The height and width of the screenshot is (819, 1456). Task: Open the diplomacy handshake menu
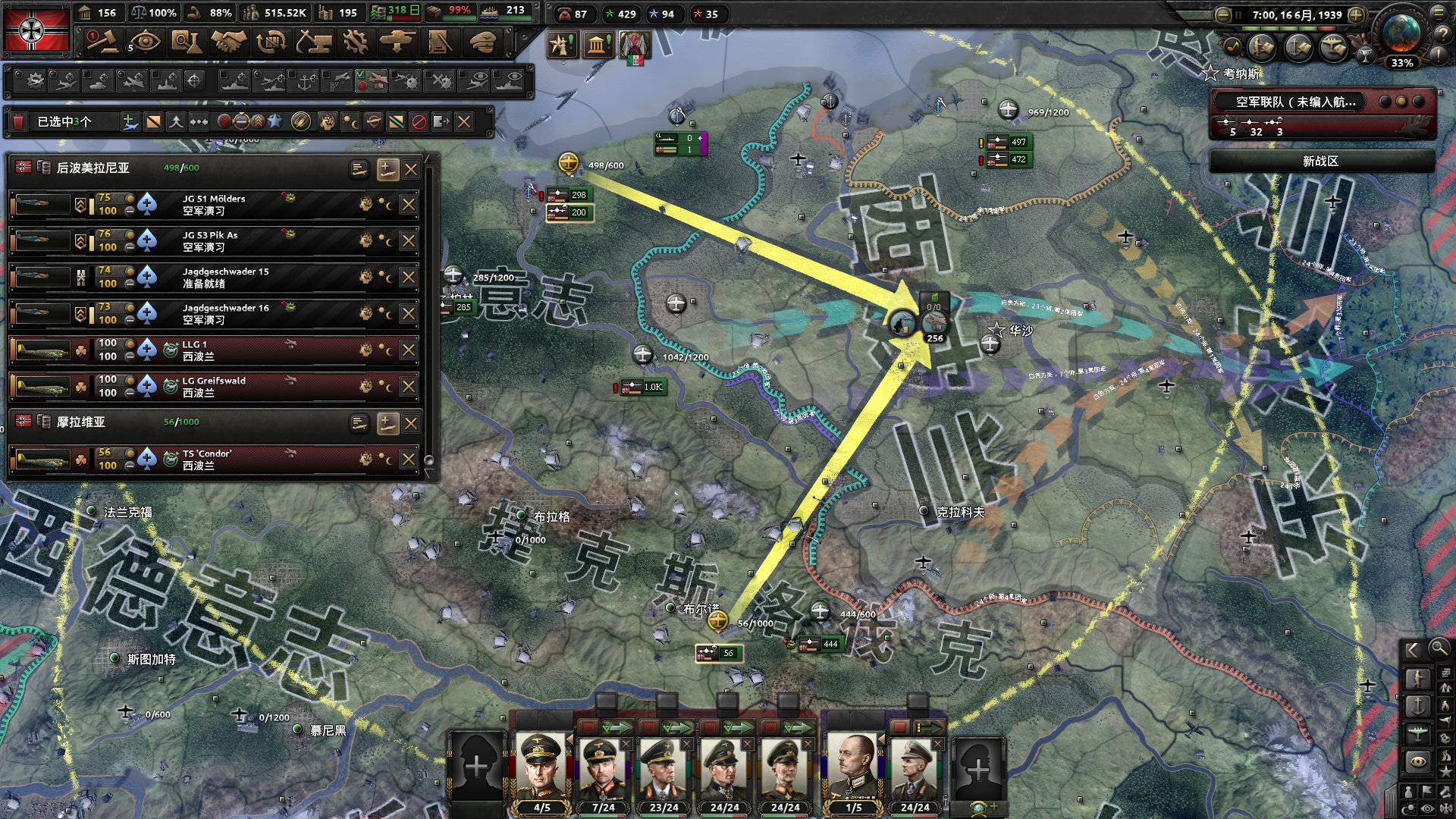point(228,42)
